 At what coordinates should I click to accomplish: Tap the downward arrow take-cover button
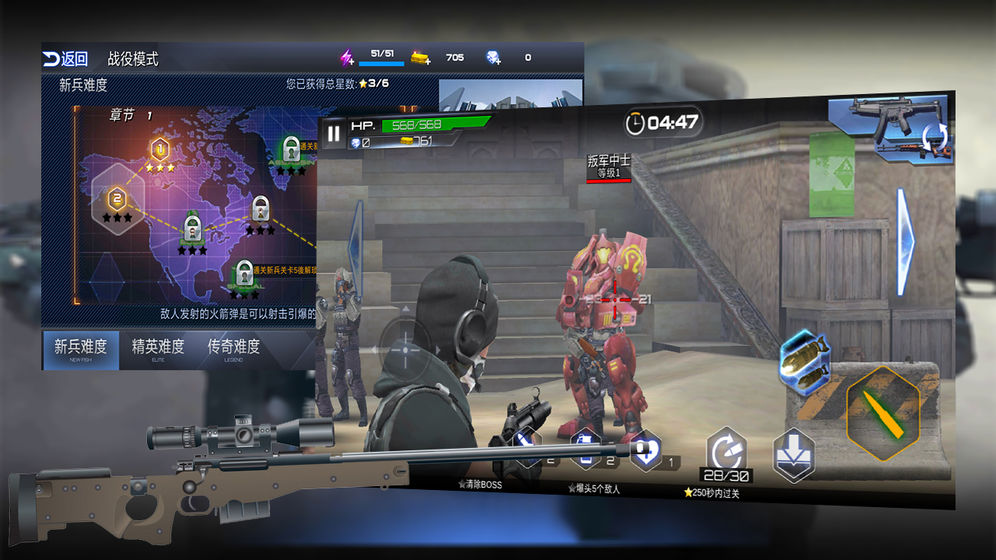click(x=793, y=453)
